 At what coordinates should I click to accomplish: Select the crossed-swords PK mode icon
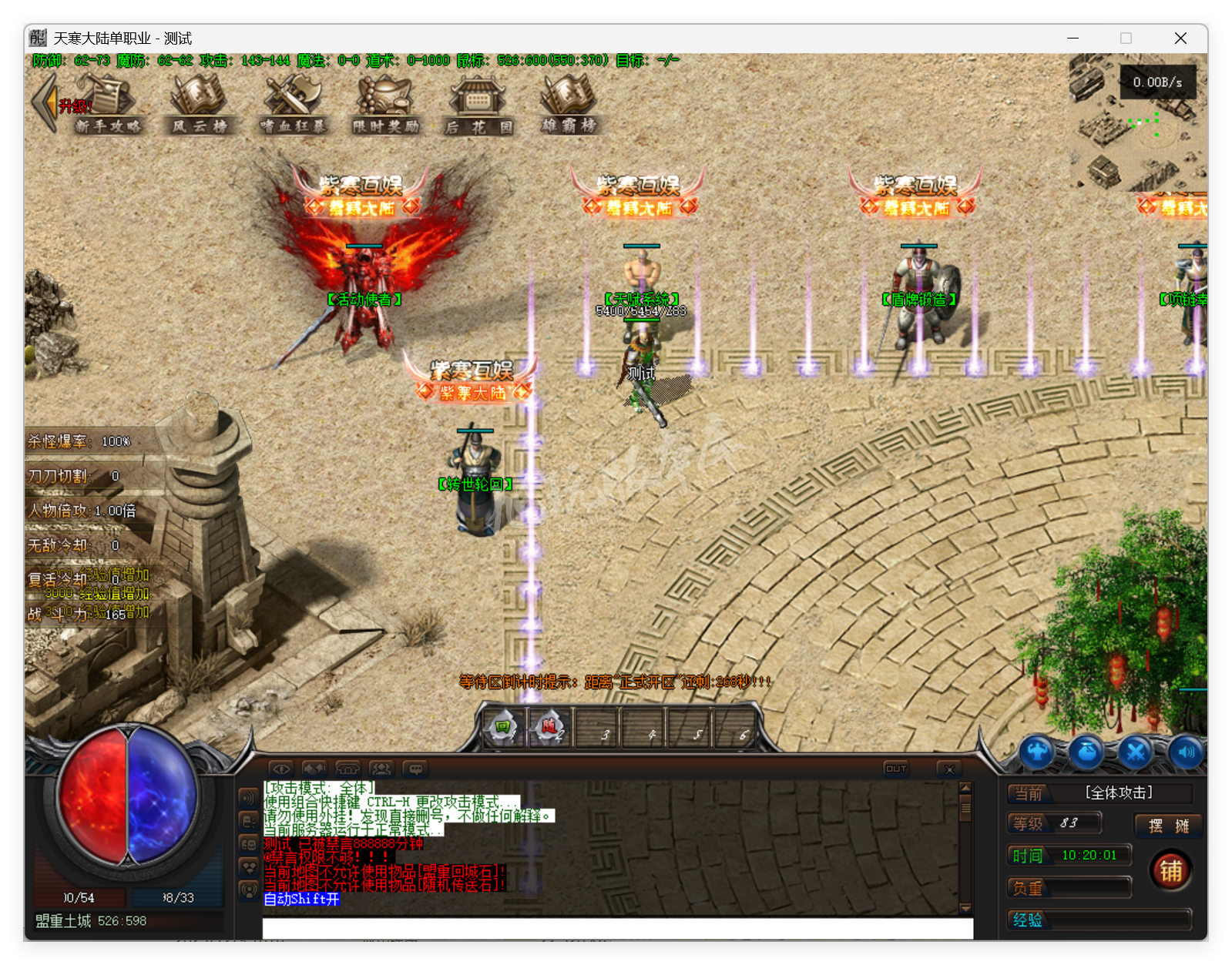coord(1135,752)
